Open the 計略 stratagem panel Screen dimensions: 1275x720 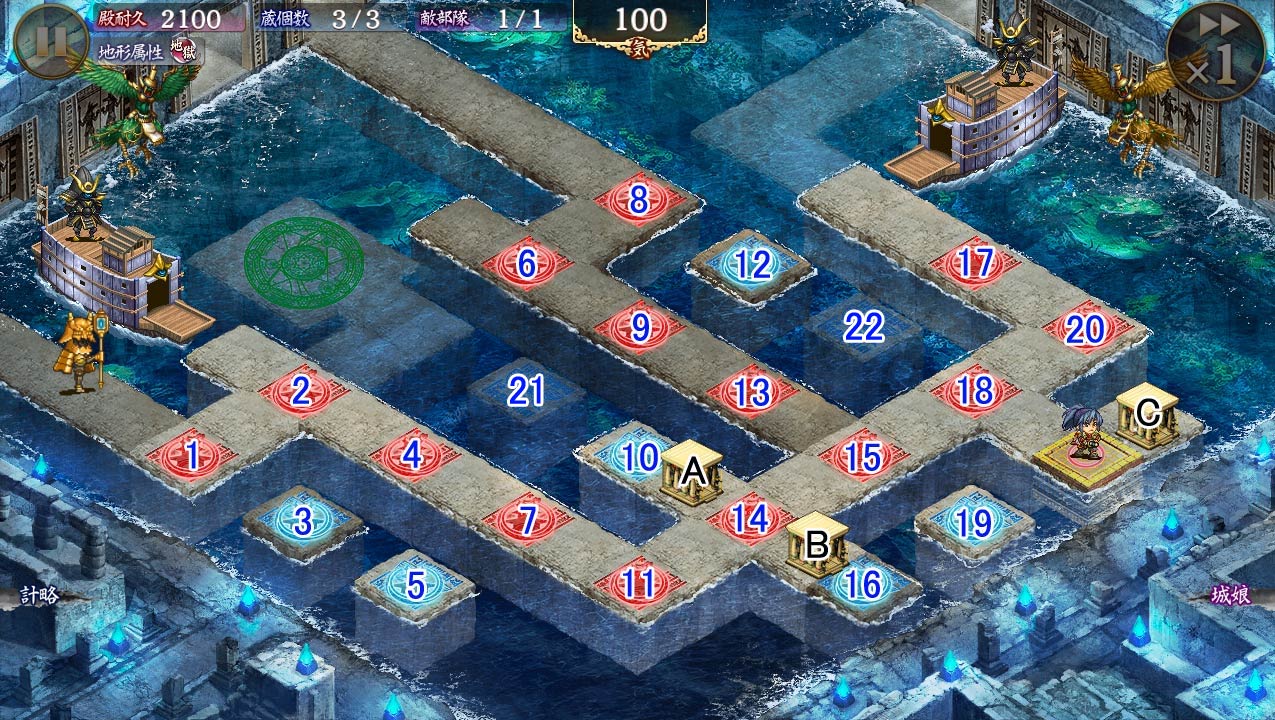pyautogui.click(x=40, y=596)
